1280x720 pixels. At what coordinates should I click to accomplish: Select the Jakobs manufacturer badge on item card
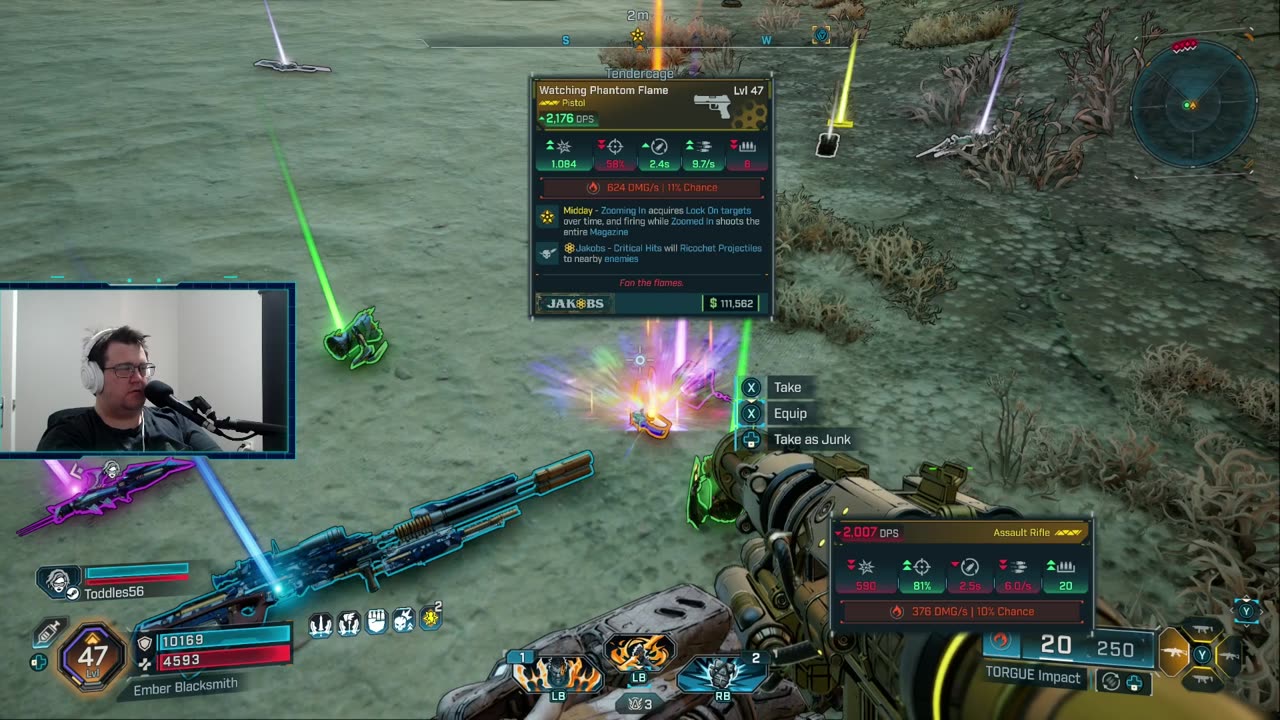pyautogui.click(x=576, y=303)
